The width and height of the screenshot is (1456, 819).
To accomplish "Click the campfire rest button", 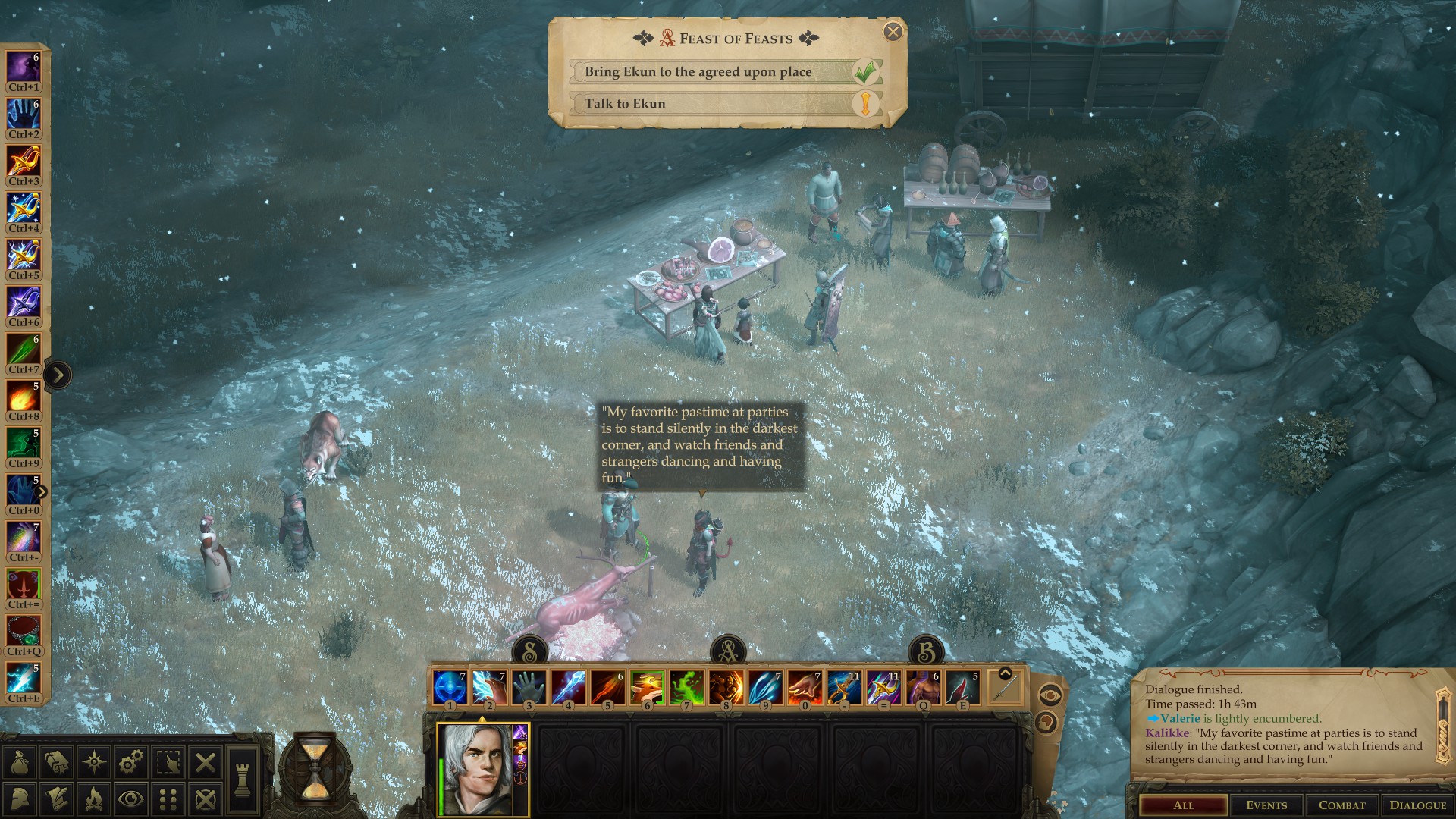I will pyautogui.click(x=94, y=799).
